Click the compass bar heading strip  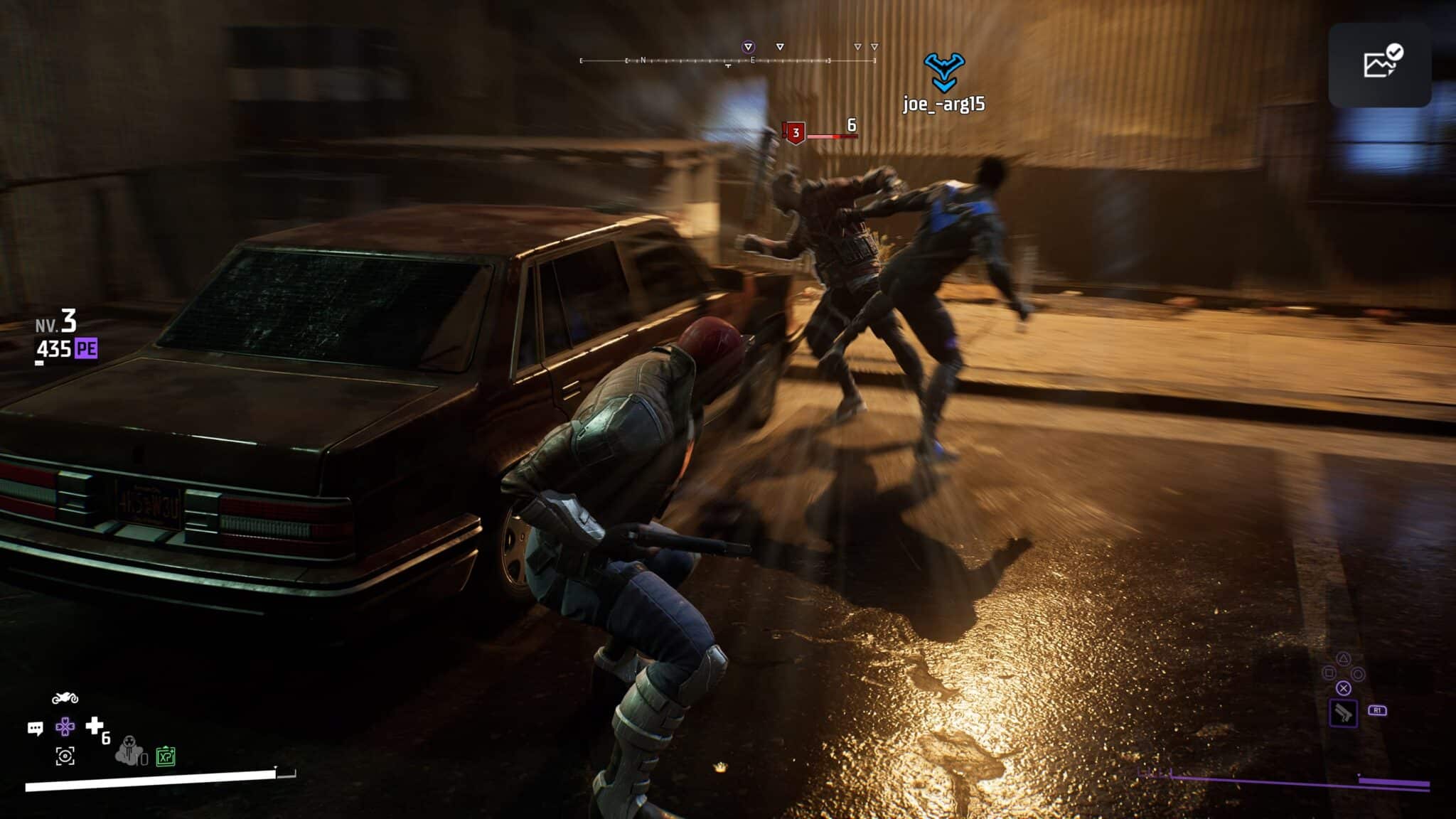coord(728,61)
